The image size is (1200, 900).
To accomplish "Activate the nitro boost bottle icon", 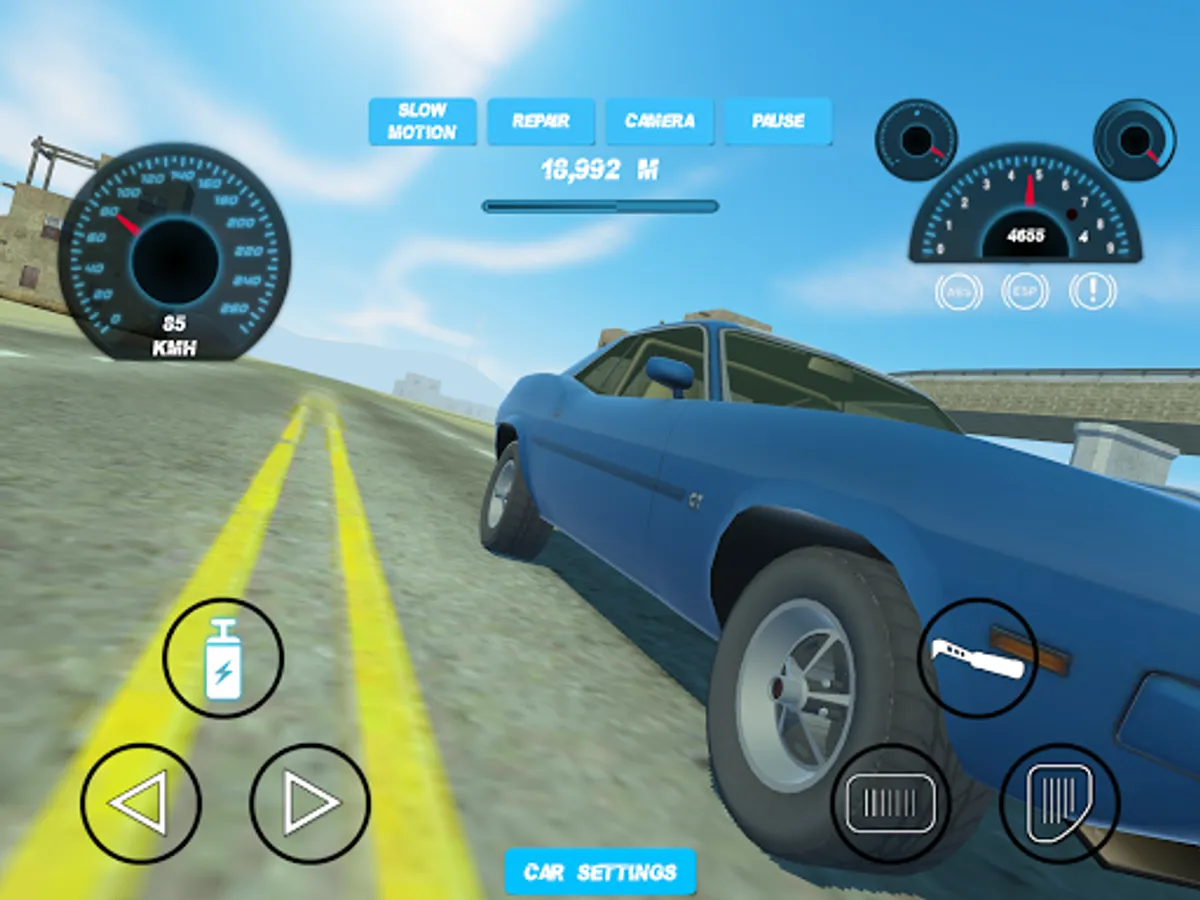I will click(223, 658).
